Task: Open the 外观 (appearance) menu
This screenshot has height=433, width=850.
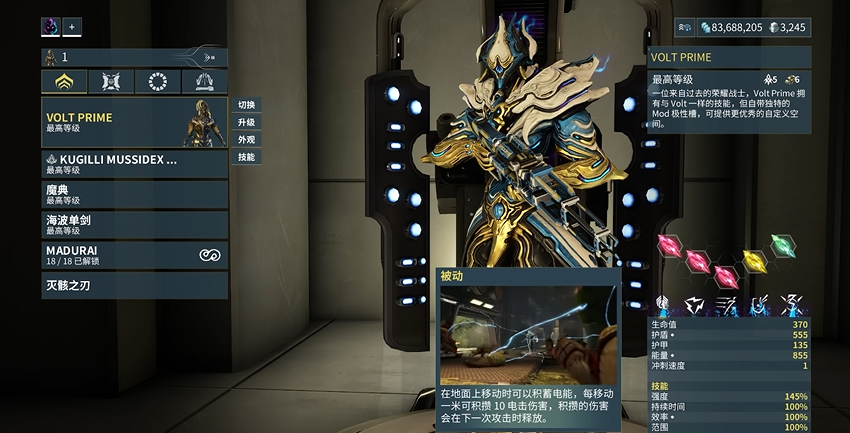Action: point(246,140)
